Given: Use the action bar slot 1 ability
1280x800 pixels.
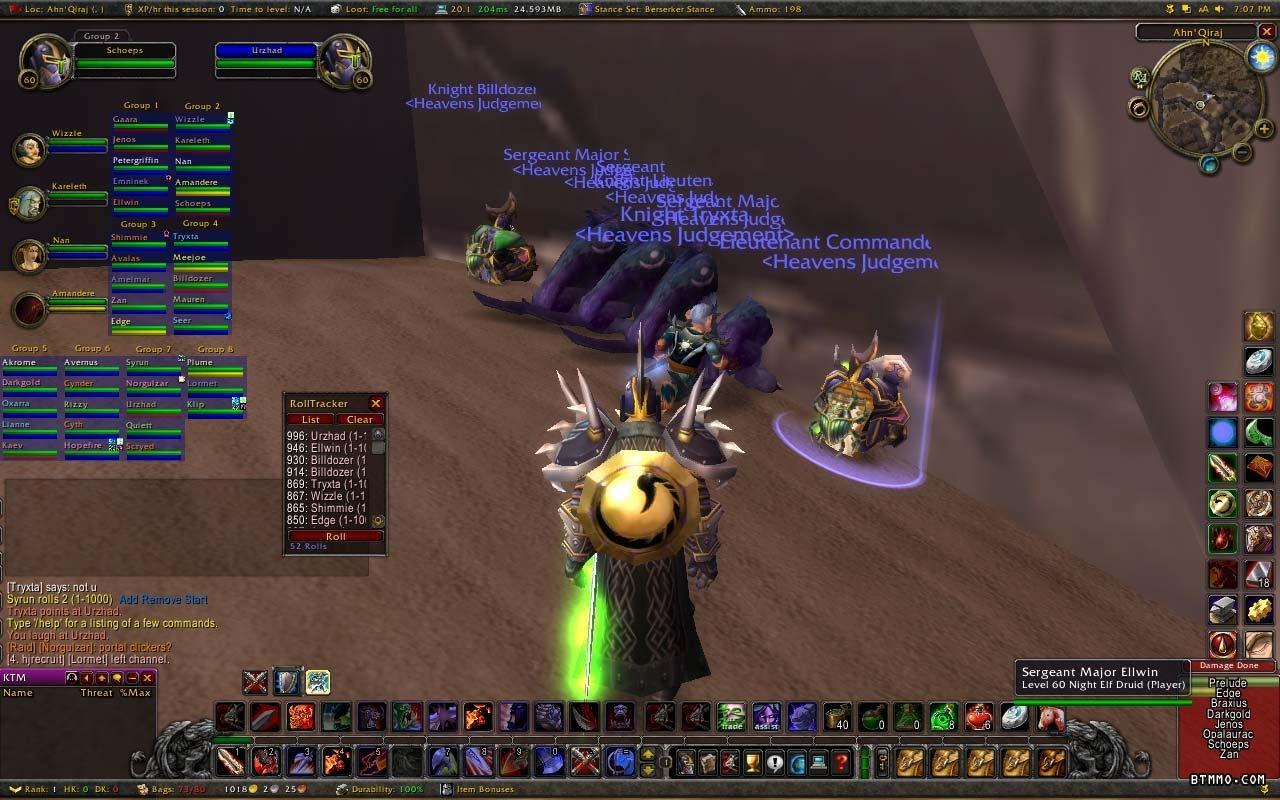Looking at the screenshot, I should (x=230, y=762).
